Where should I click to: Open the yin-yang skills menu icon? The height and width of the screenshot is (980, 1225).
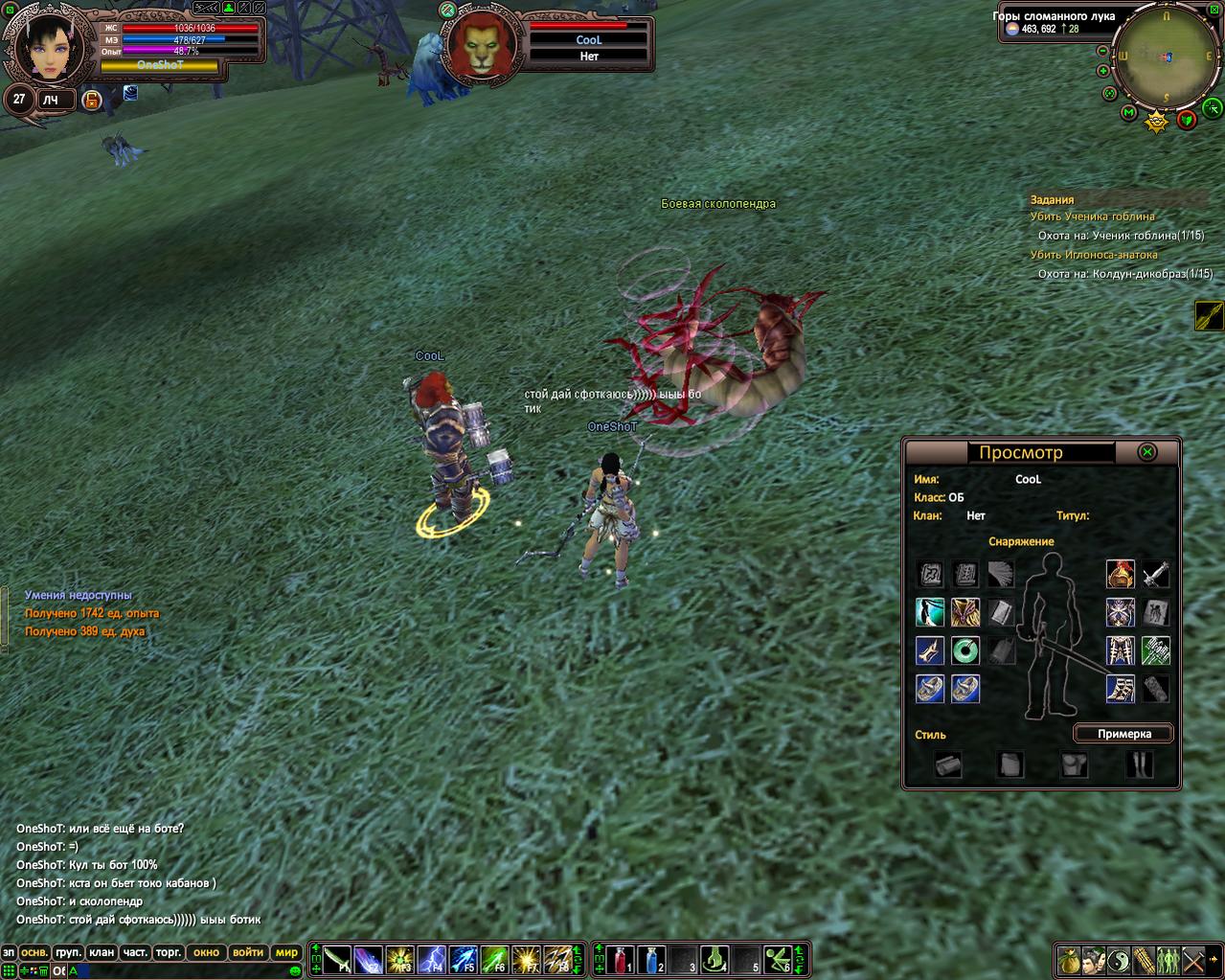1119,959
